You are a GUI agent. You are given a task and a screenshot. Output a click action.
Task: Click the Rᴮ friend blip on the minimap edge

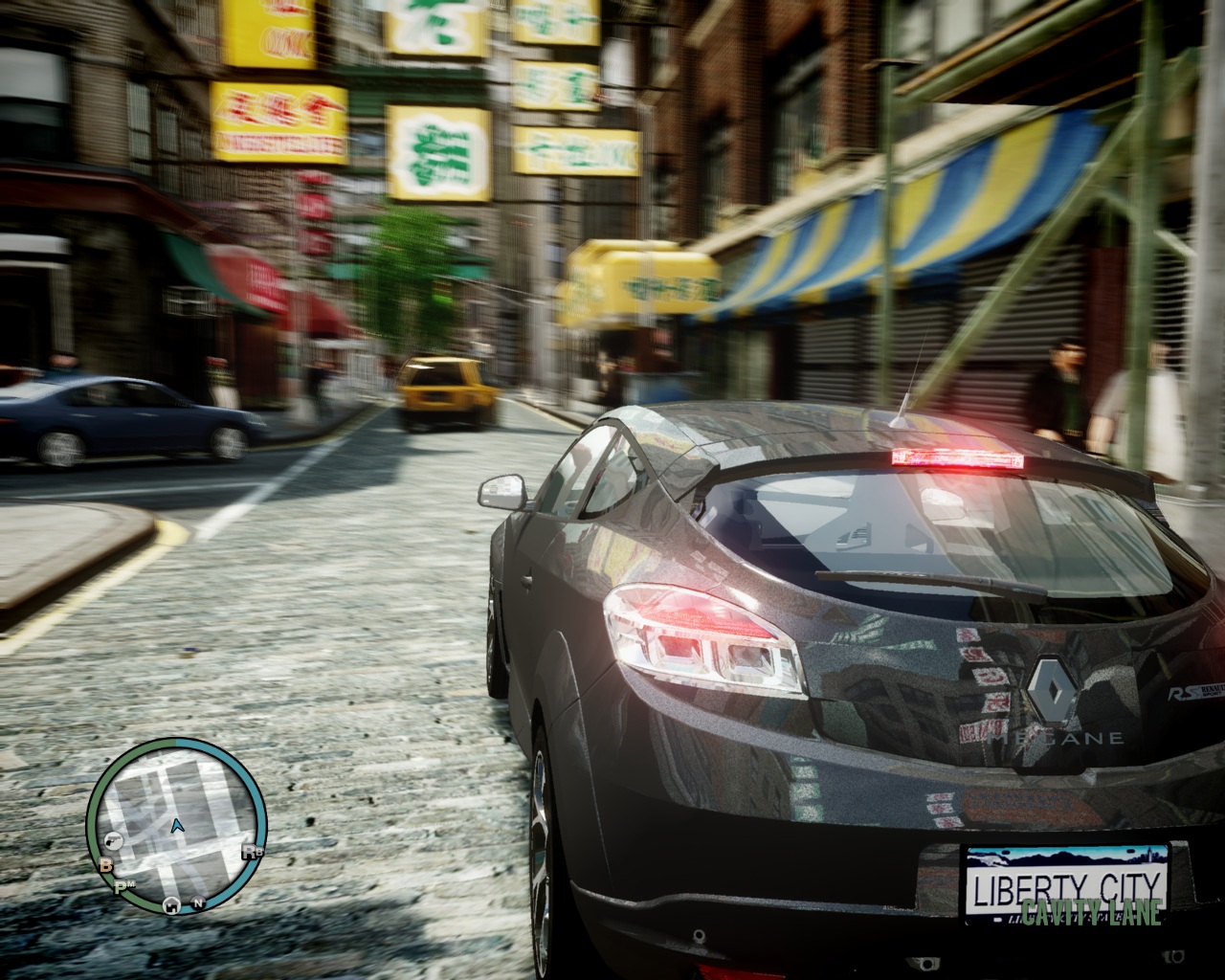coord(252,852)
